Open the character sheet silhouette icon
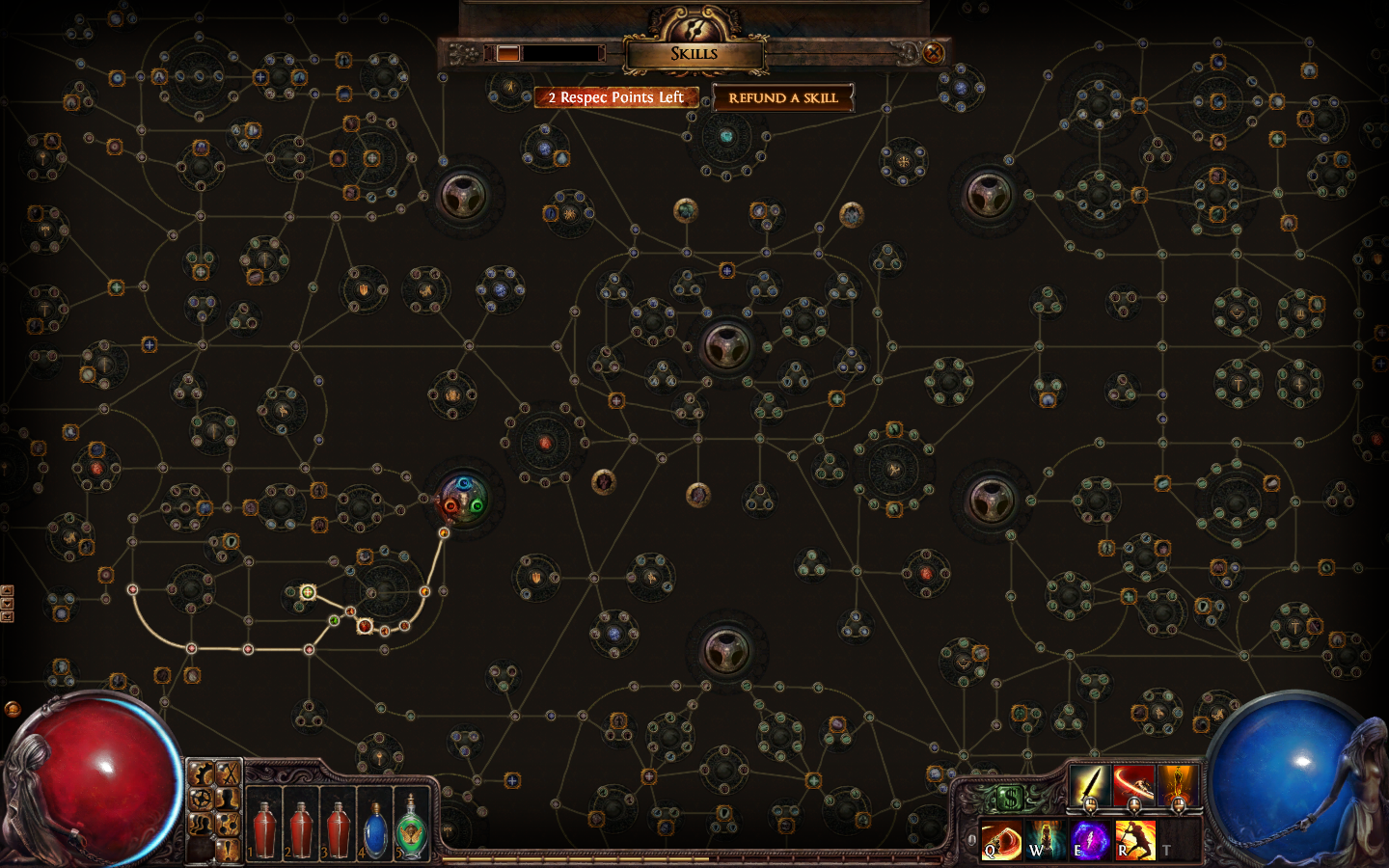Image resolution: width=1389 pixels, height=868 pixels. [229, 799]
